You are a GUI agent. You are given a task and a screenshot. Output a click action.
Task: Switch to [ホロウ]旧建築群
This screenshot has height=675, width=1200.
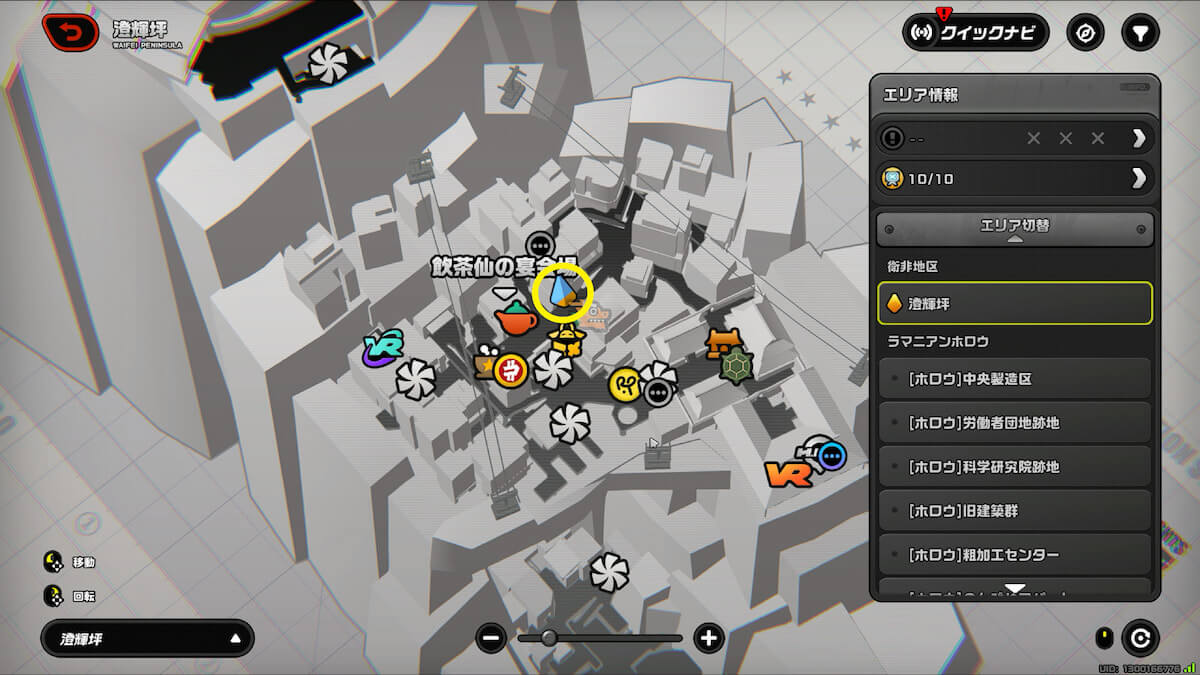(1015, 511)
